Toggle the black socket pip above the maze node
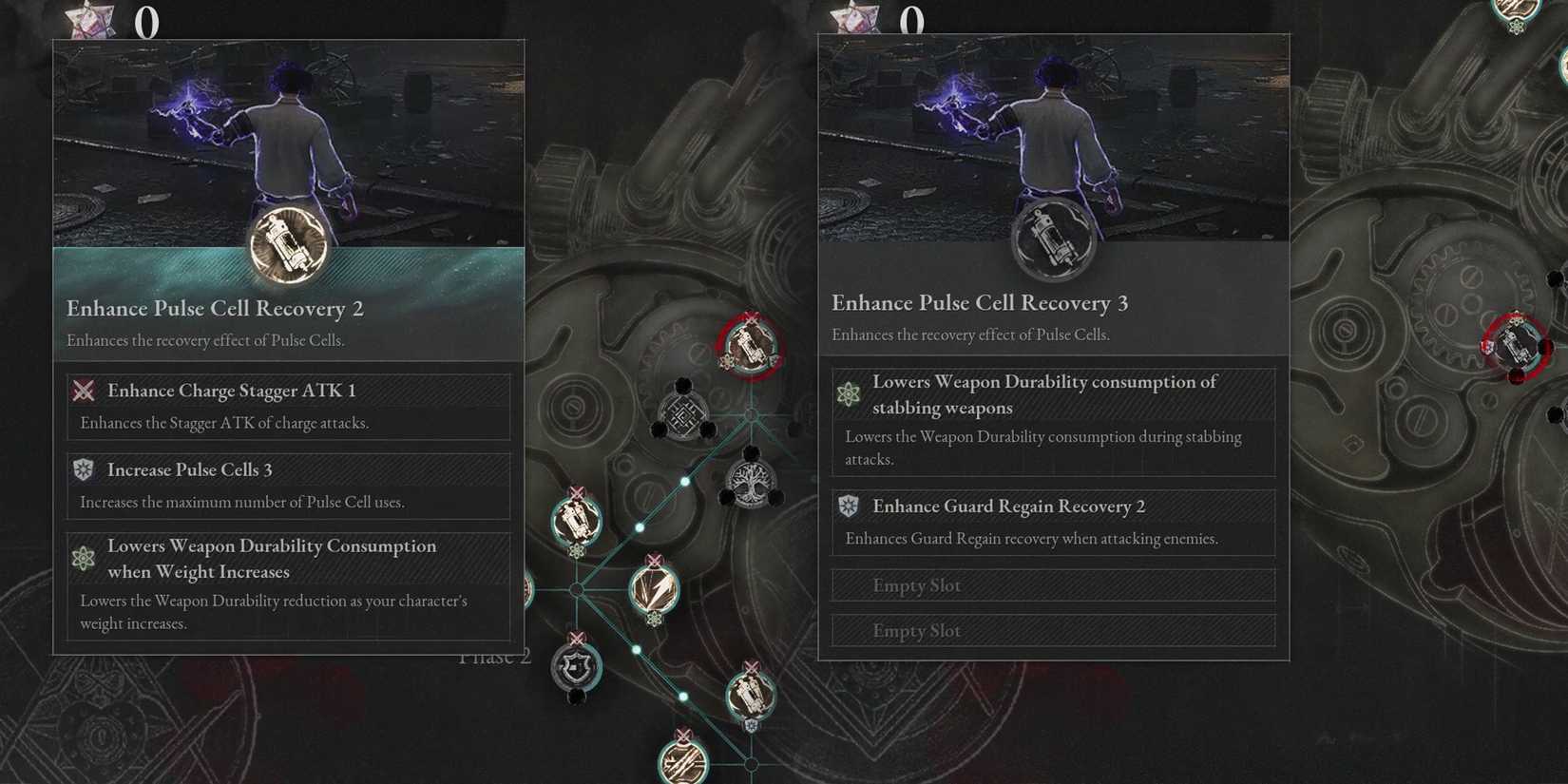 click(x=684, y=383)
